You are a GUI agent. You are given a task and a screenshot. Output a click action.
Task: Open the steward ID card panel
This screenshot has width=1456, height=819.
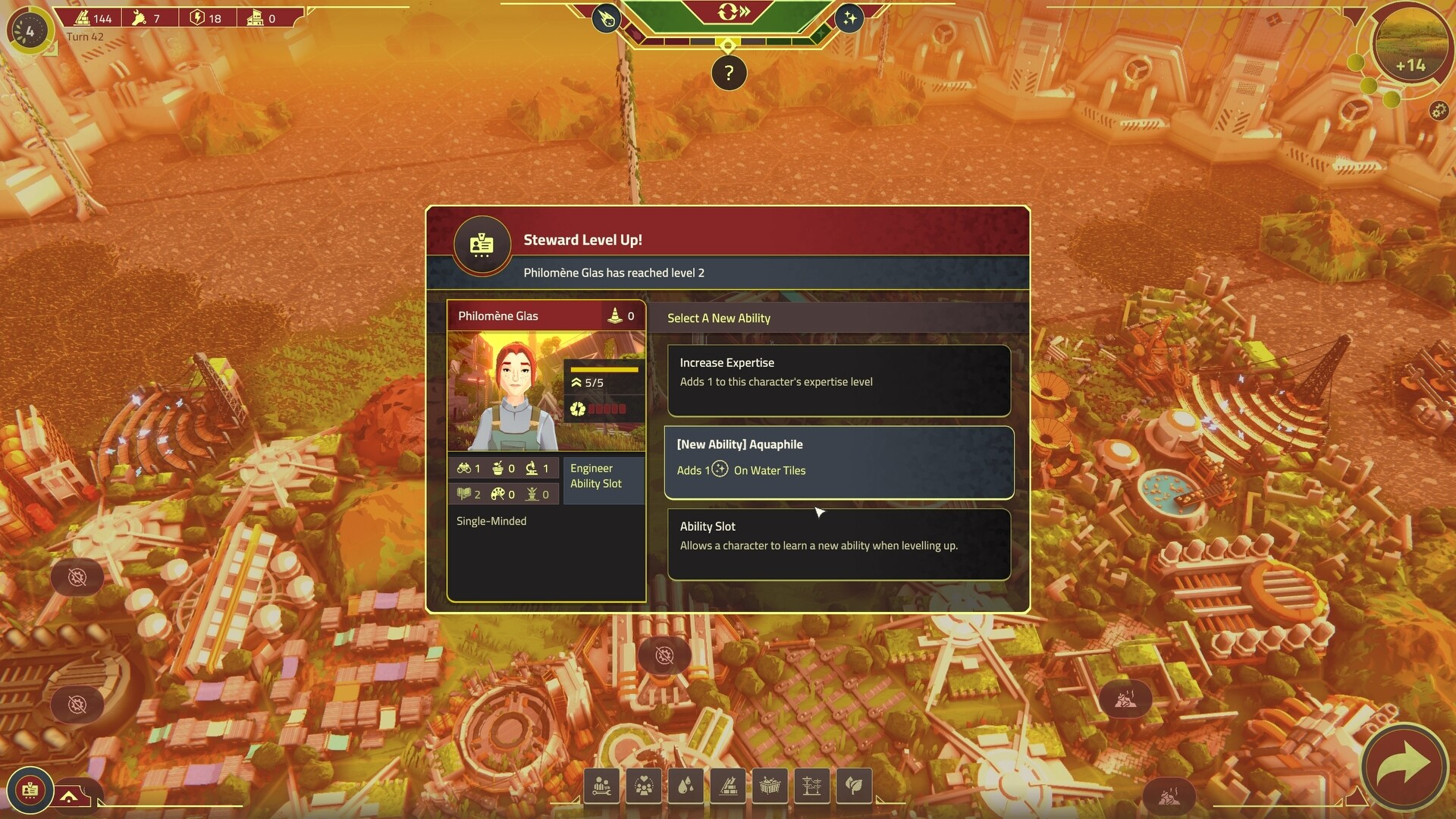(30, 790)
